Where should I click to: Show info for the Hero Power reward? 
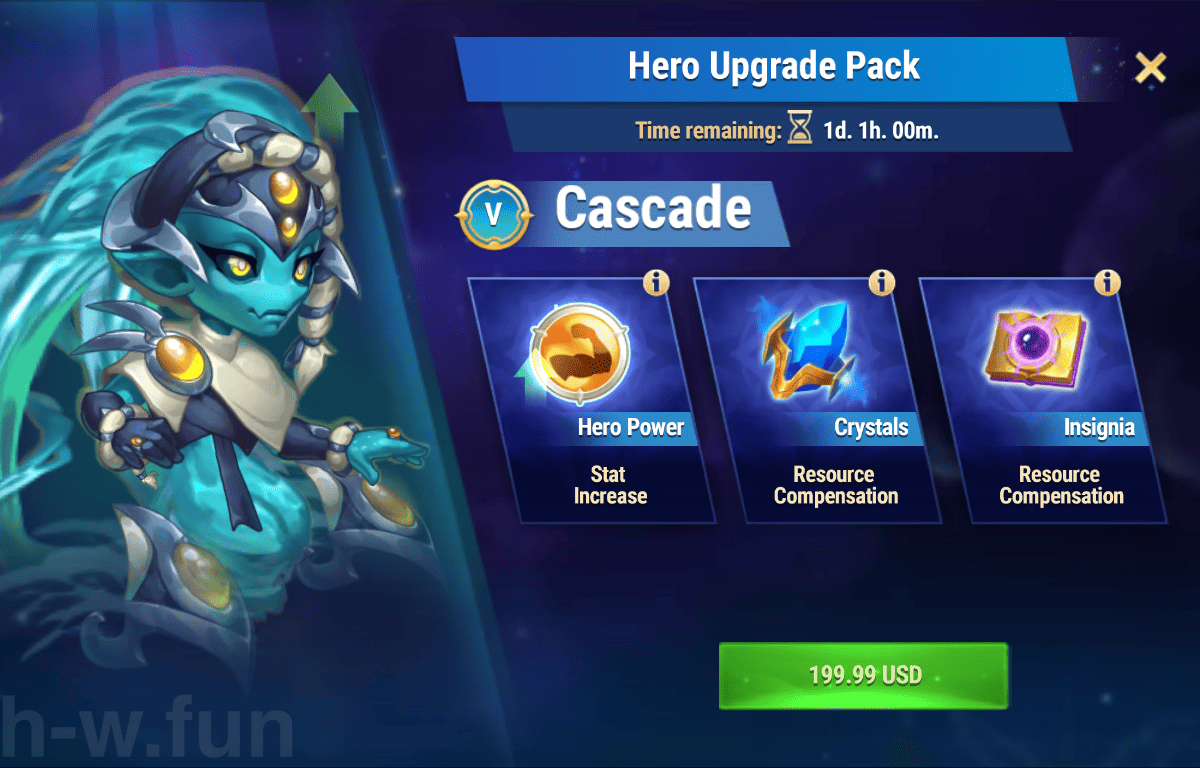pos(656,283)
